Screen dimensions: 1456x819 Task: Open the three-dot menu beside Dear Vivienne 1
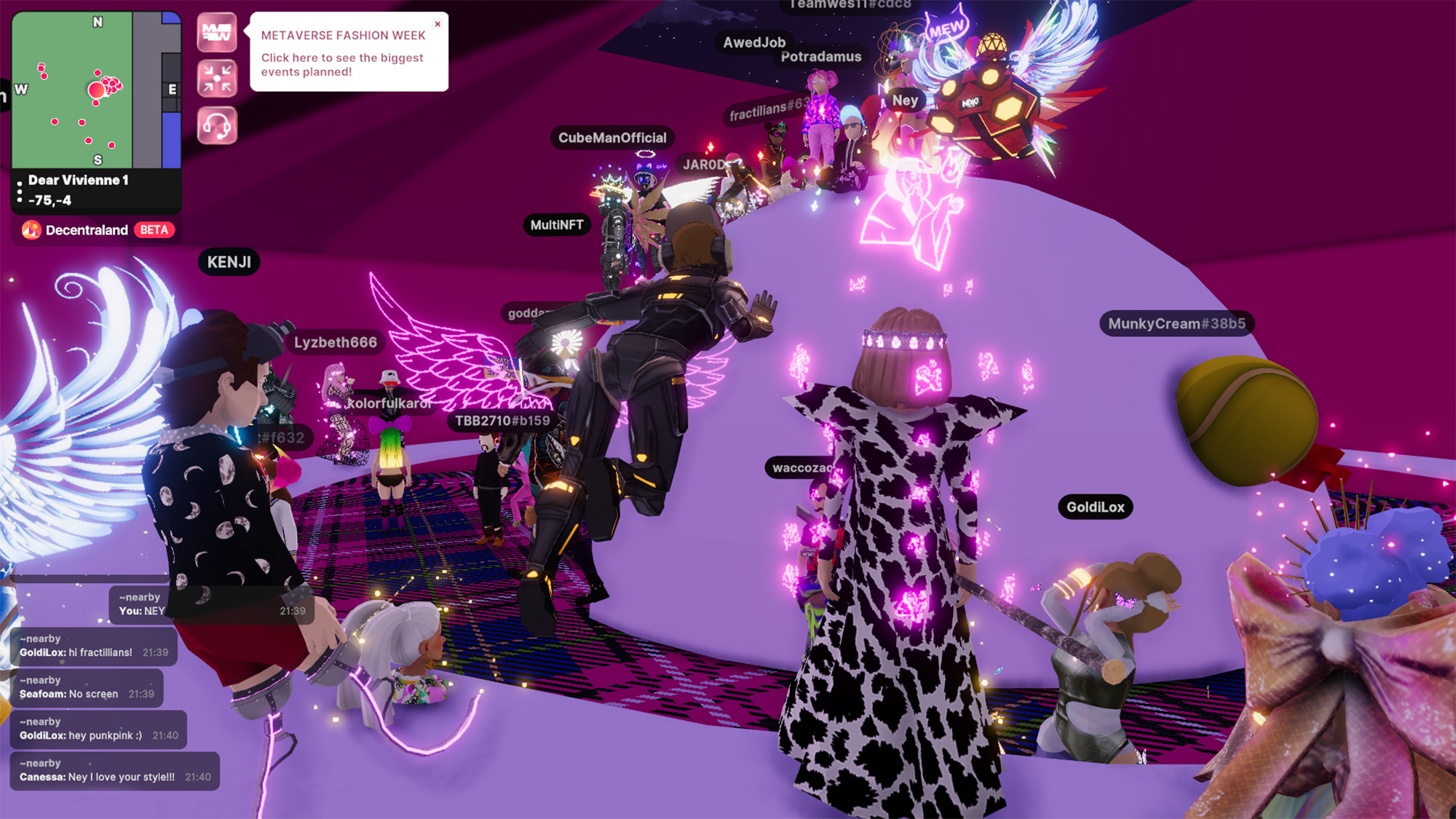(20, 191)
